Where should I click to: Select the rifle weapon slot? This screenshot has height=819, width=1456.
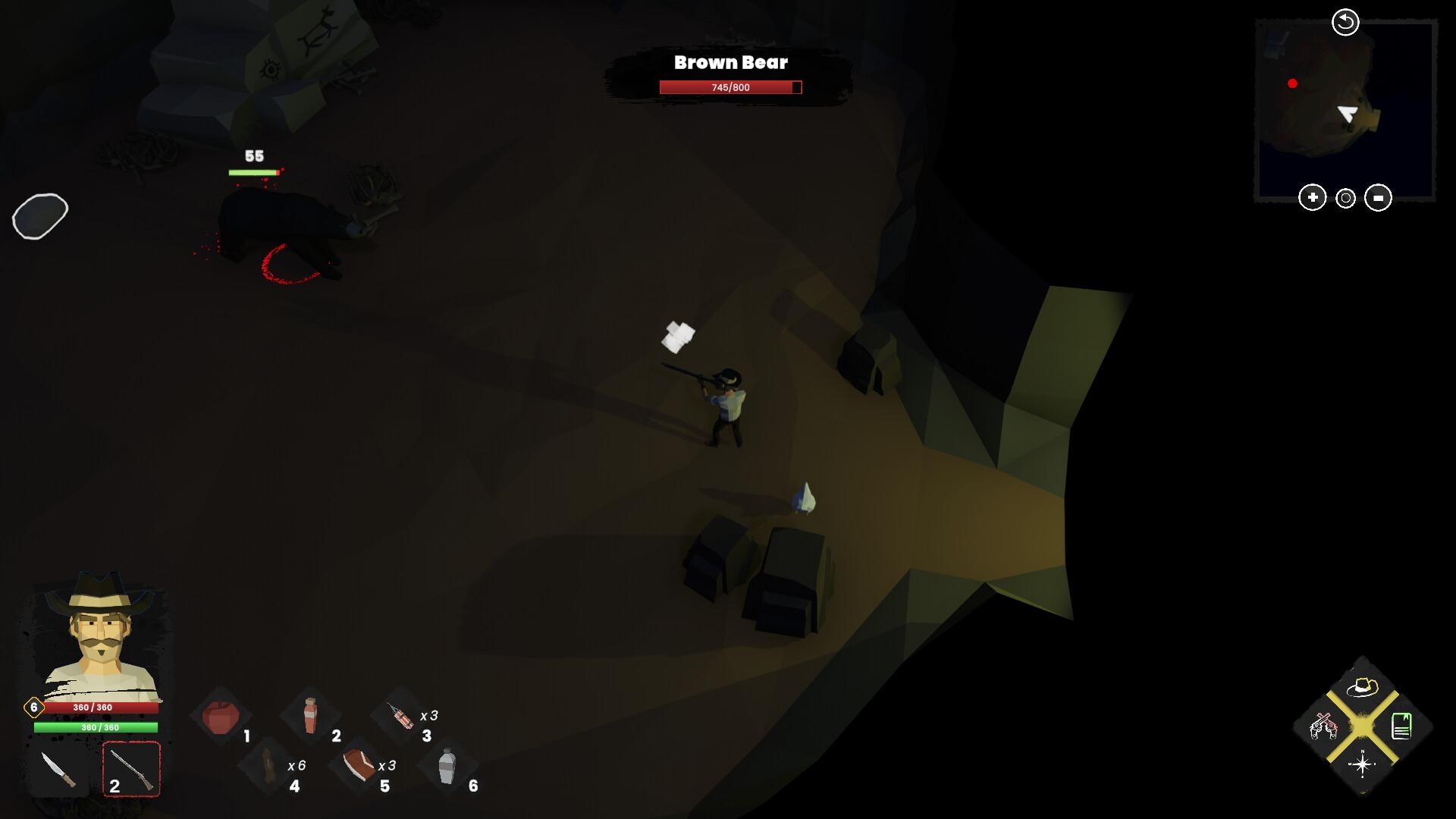[x=131, y=770]
